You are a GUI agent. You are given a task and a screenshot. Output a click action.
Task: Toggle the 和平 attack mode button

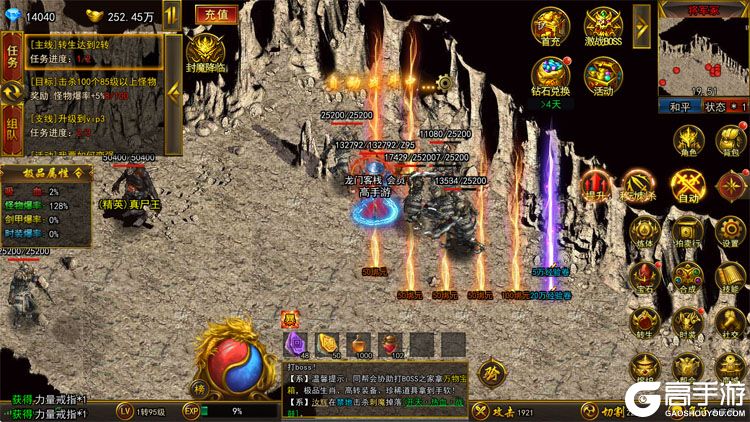680,106
